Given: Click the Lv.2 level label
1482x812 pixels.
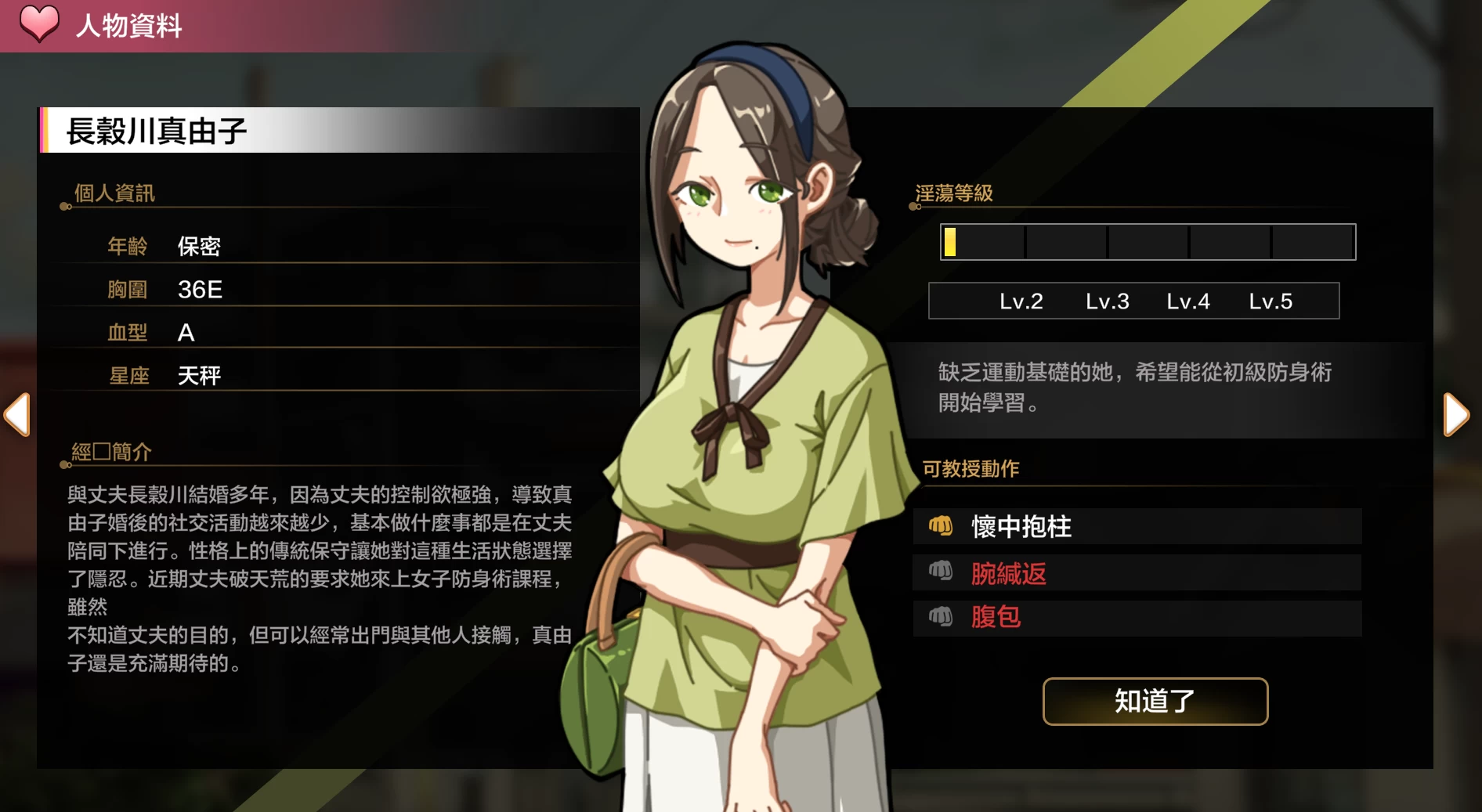Looking at the screenshot, I should pos(1022,301).
